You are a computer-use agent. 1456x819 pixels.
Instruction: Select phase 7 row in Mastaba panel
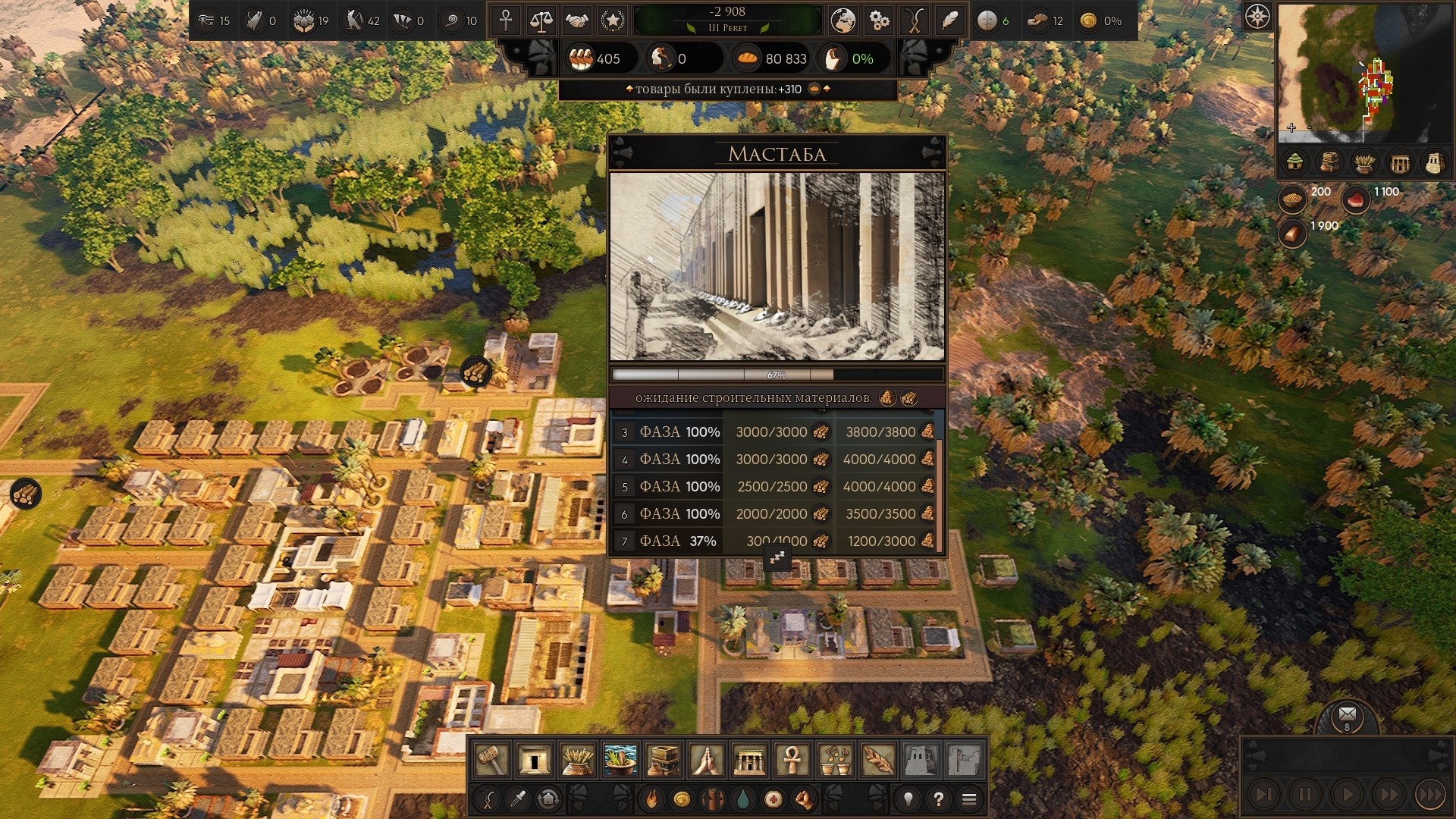[775, 541]
